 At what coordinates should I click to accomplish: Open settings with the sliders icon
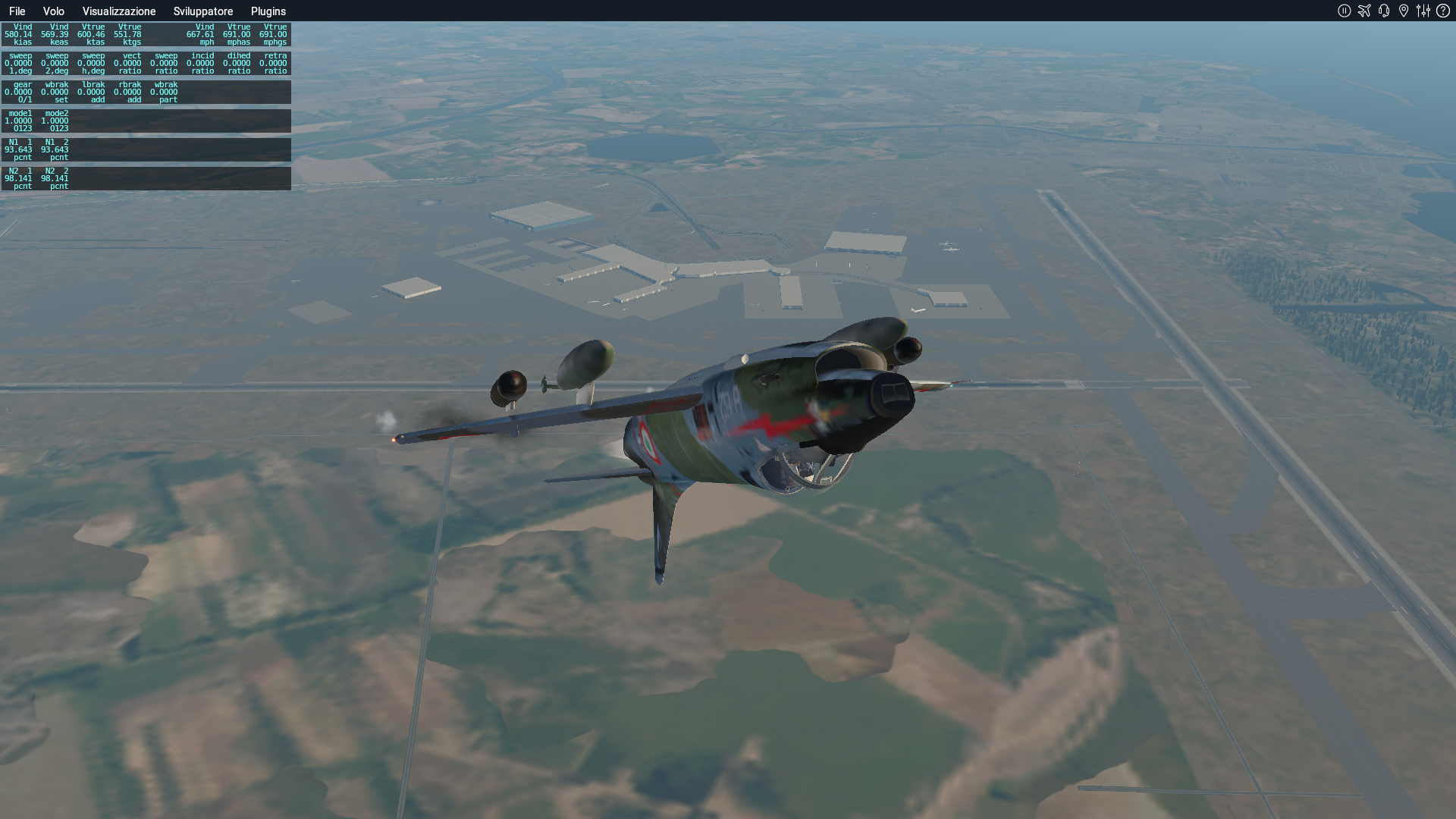tap(1423, 11)
